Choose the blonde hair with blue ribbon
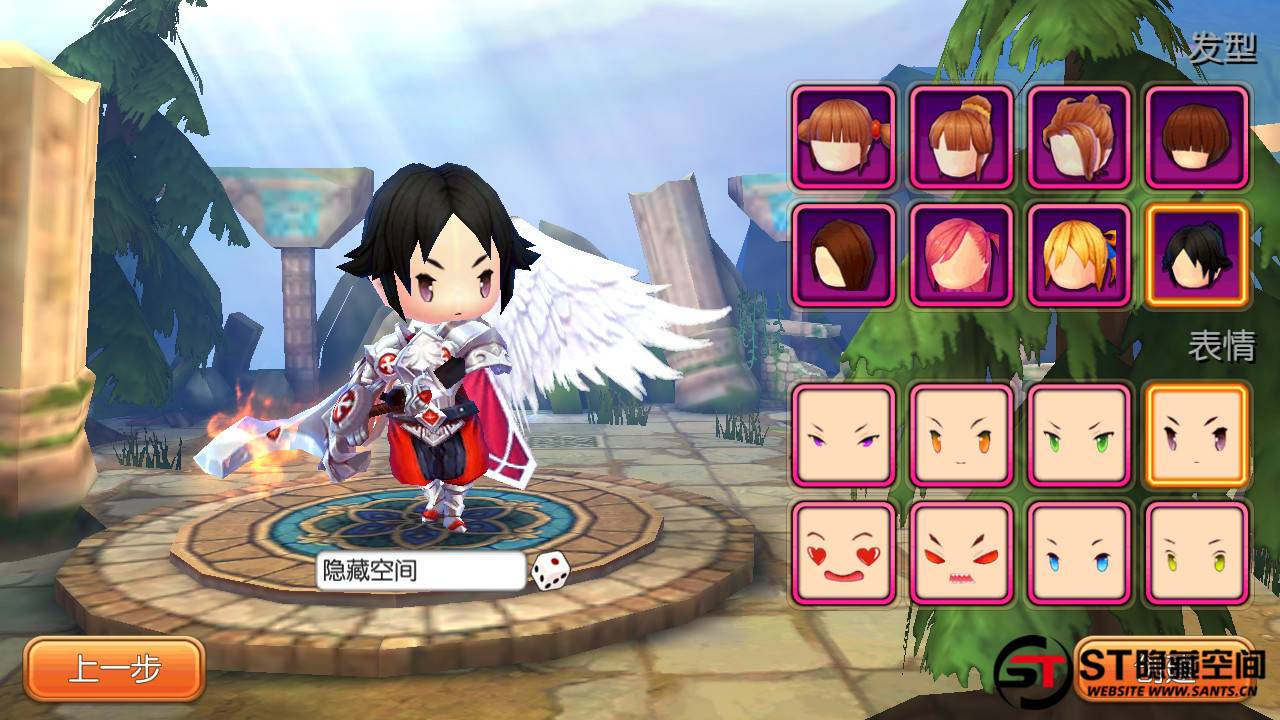The width and height of the screenshot is (1280, 720). [x=1079, y=255]
